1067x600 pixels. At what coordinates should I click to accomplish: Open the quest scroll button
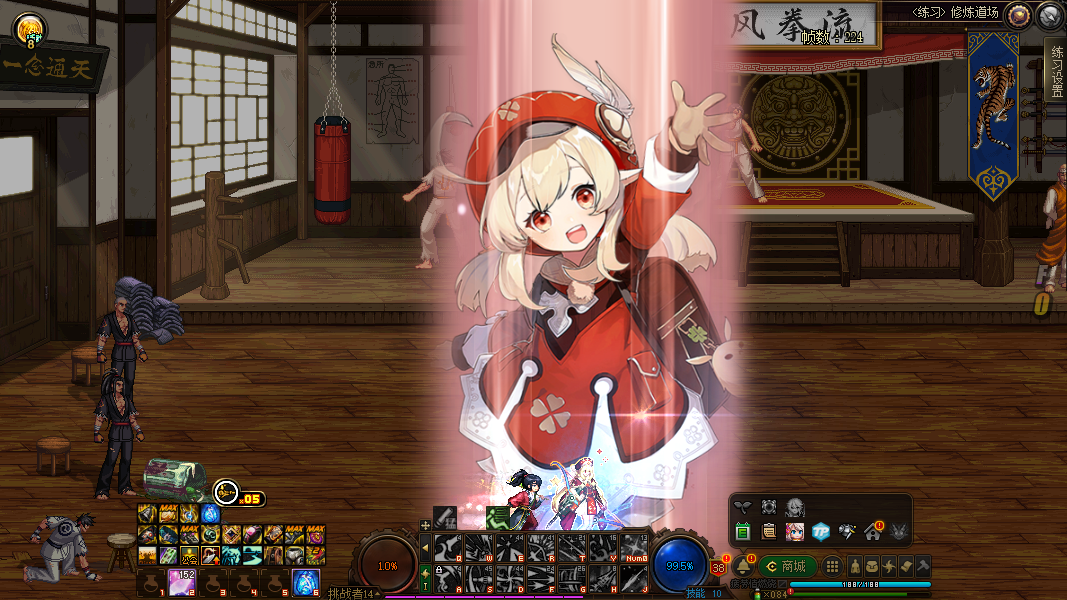906,566
